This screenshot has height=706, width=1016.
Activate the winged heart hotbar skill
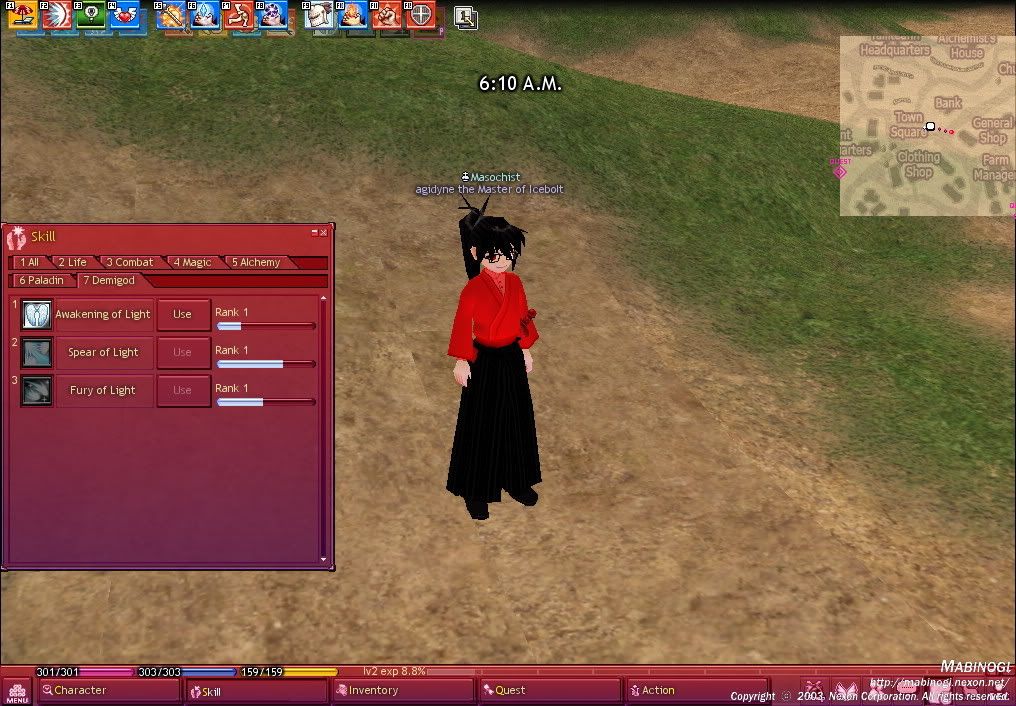pyautogui.click(x=126, y=15)
